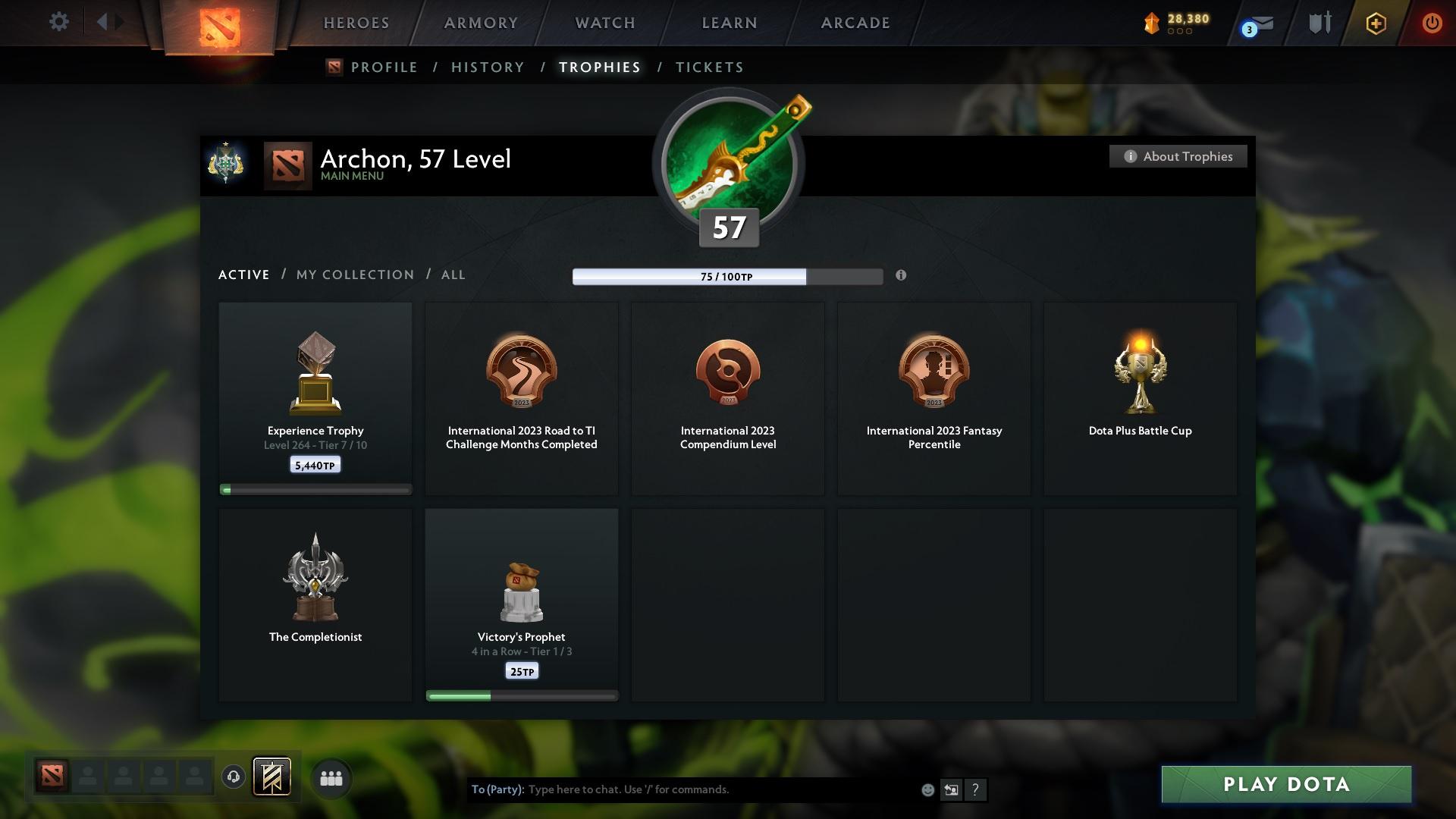Toggle the chat screenshot share icon
The width and height of the screenshot is (1456, 819).
pos(952,789)
